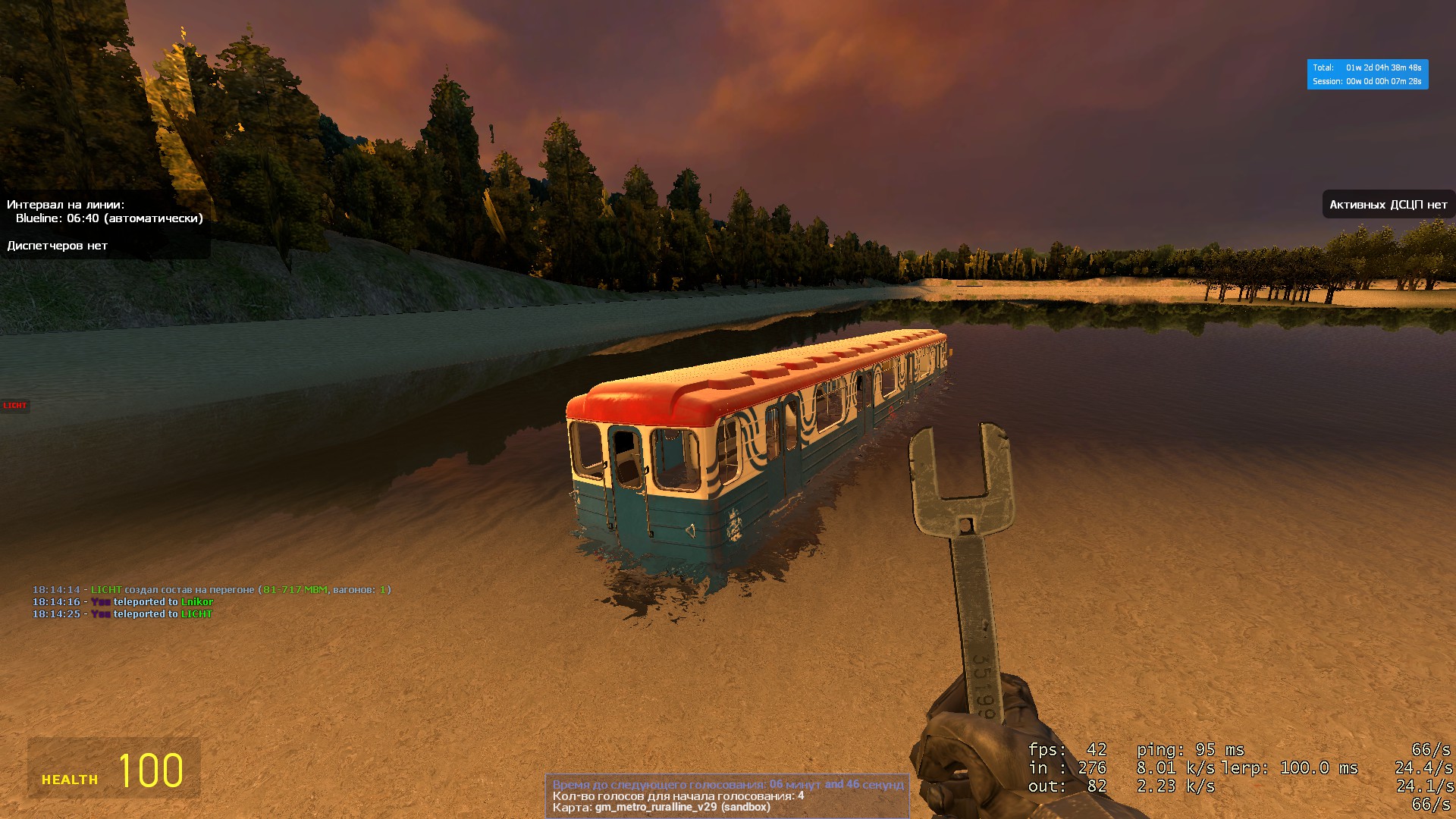1456x819 pixels.
Task: Open the map vote info panel
Action: [727, 795]
